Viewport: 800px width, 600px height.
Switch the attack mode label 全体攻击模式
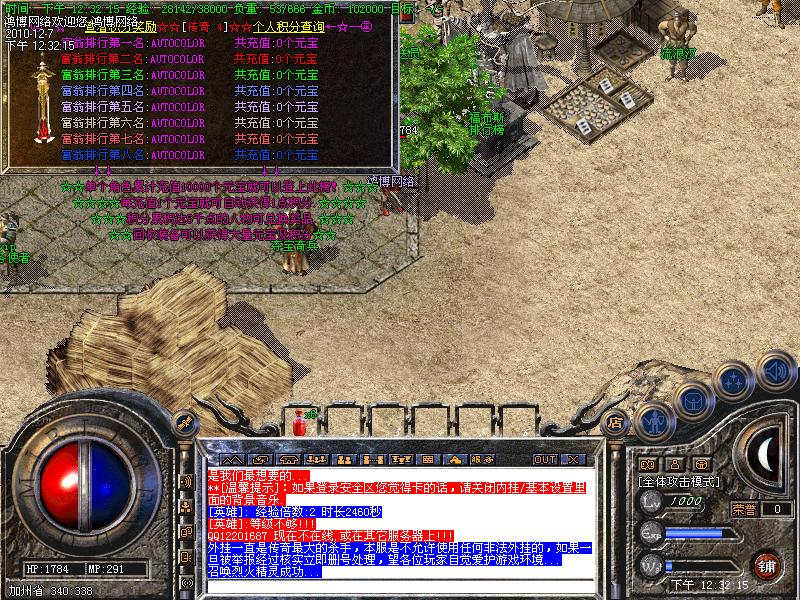(x=680, y=481)
